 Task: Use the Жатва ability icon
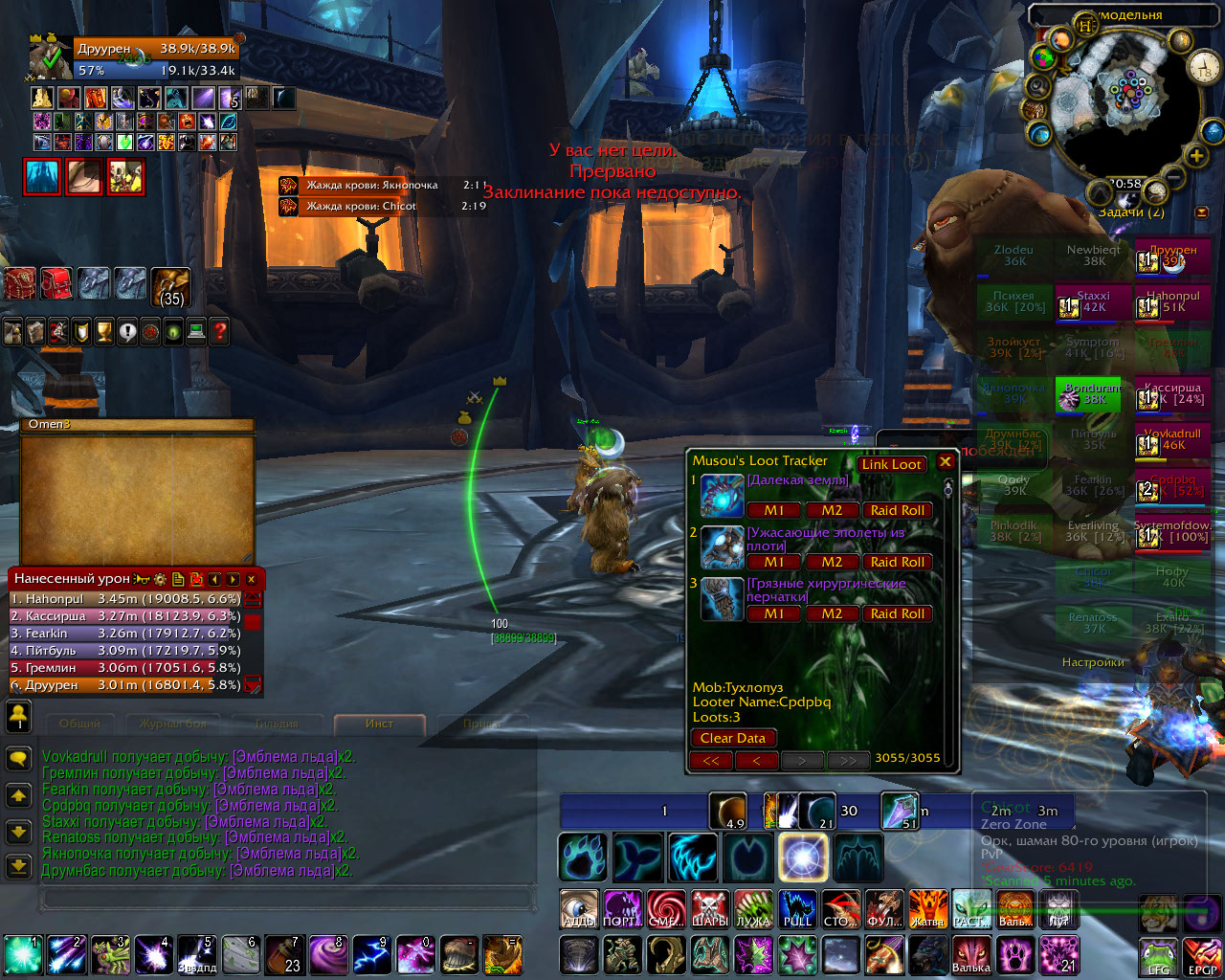tap(927, 908)
